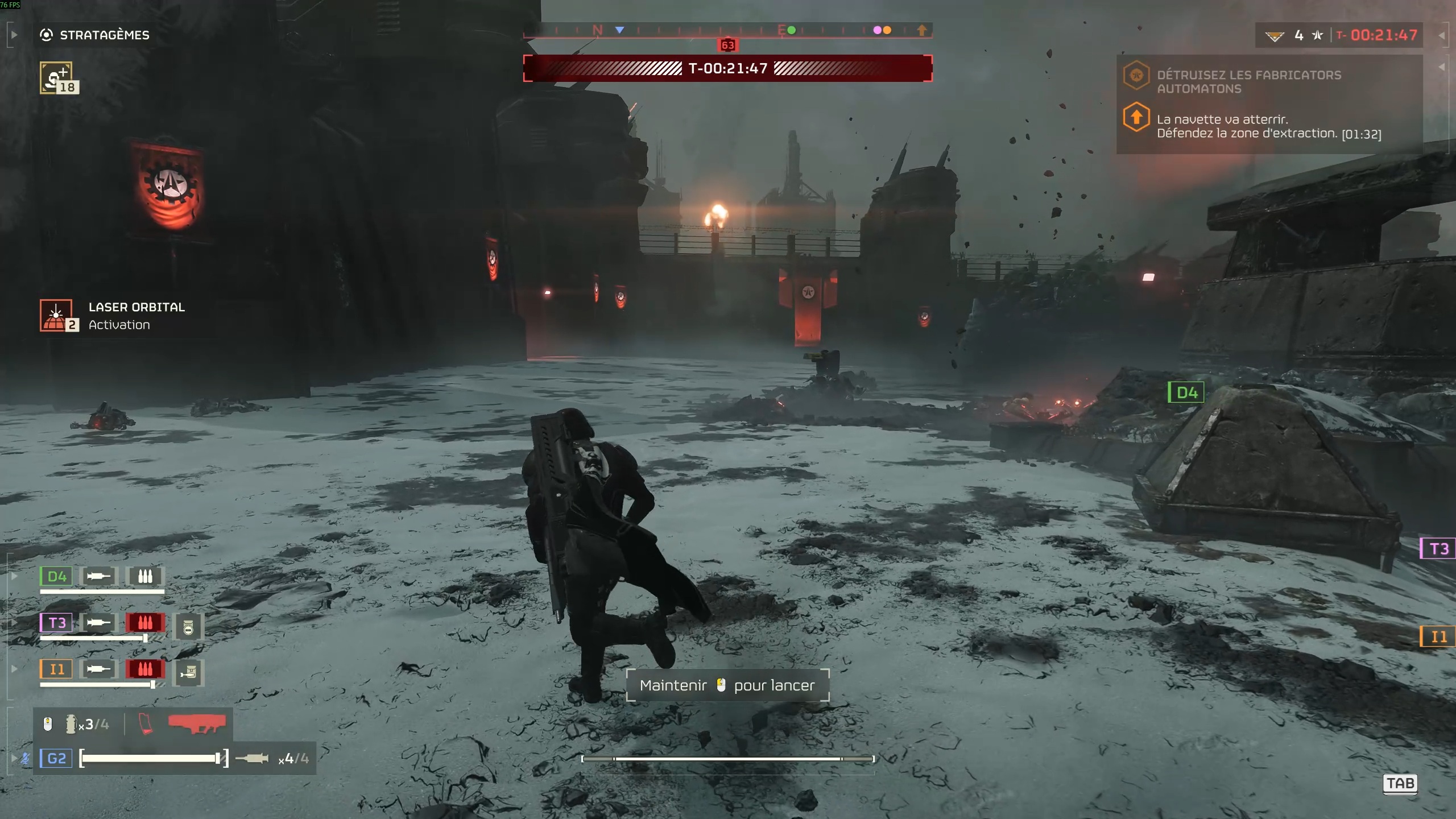Click I1's backpack equipment icon
Viewport: 1456px width, 819px height.
[x=188, y=673]
